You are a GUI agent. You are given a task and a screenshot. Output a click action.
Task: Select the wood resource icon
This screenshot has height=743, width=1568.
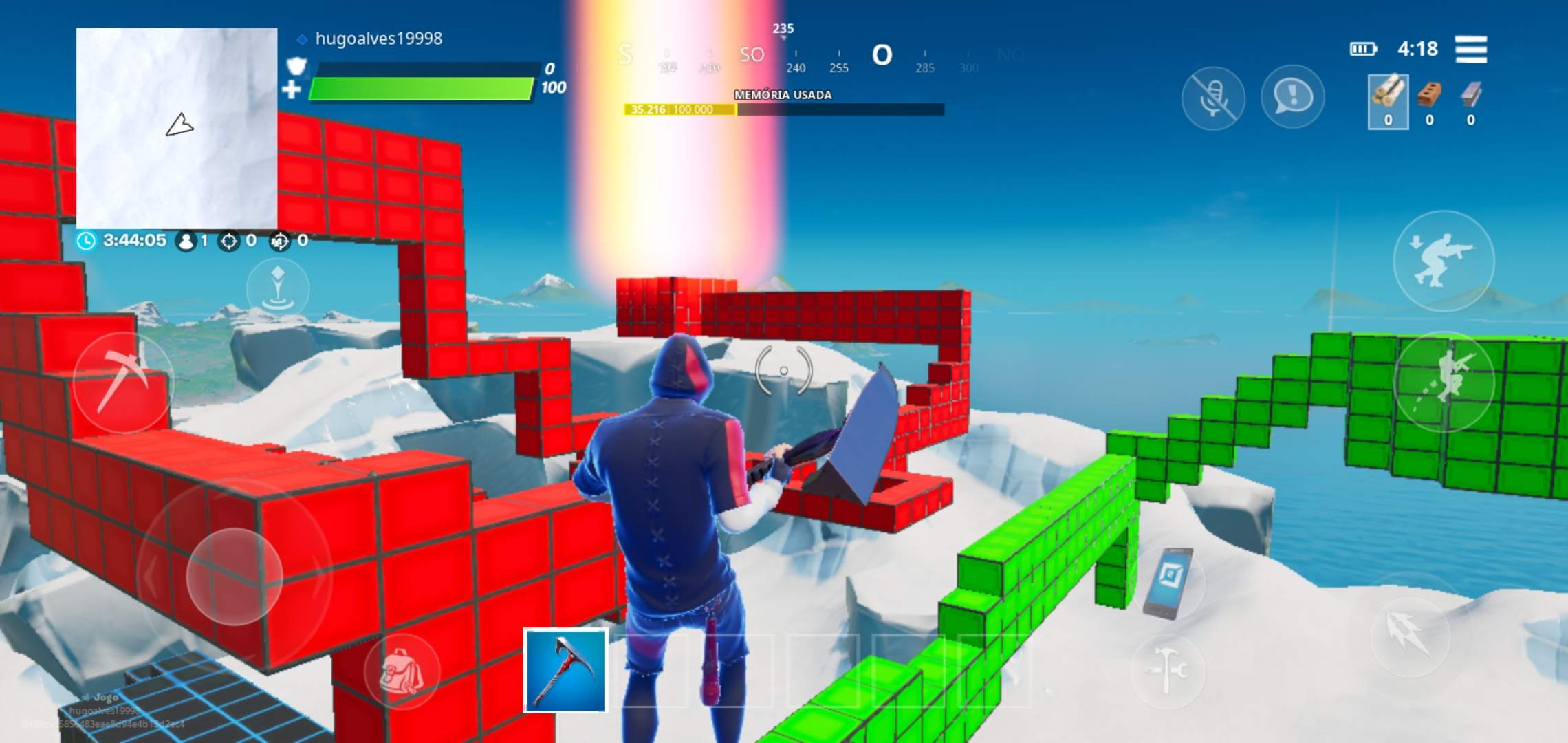tap(1389, 104)
